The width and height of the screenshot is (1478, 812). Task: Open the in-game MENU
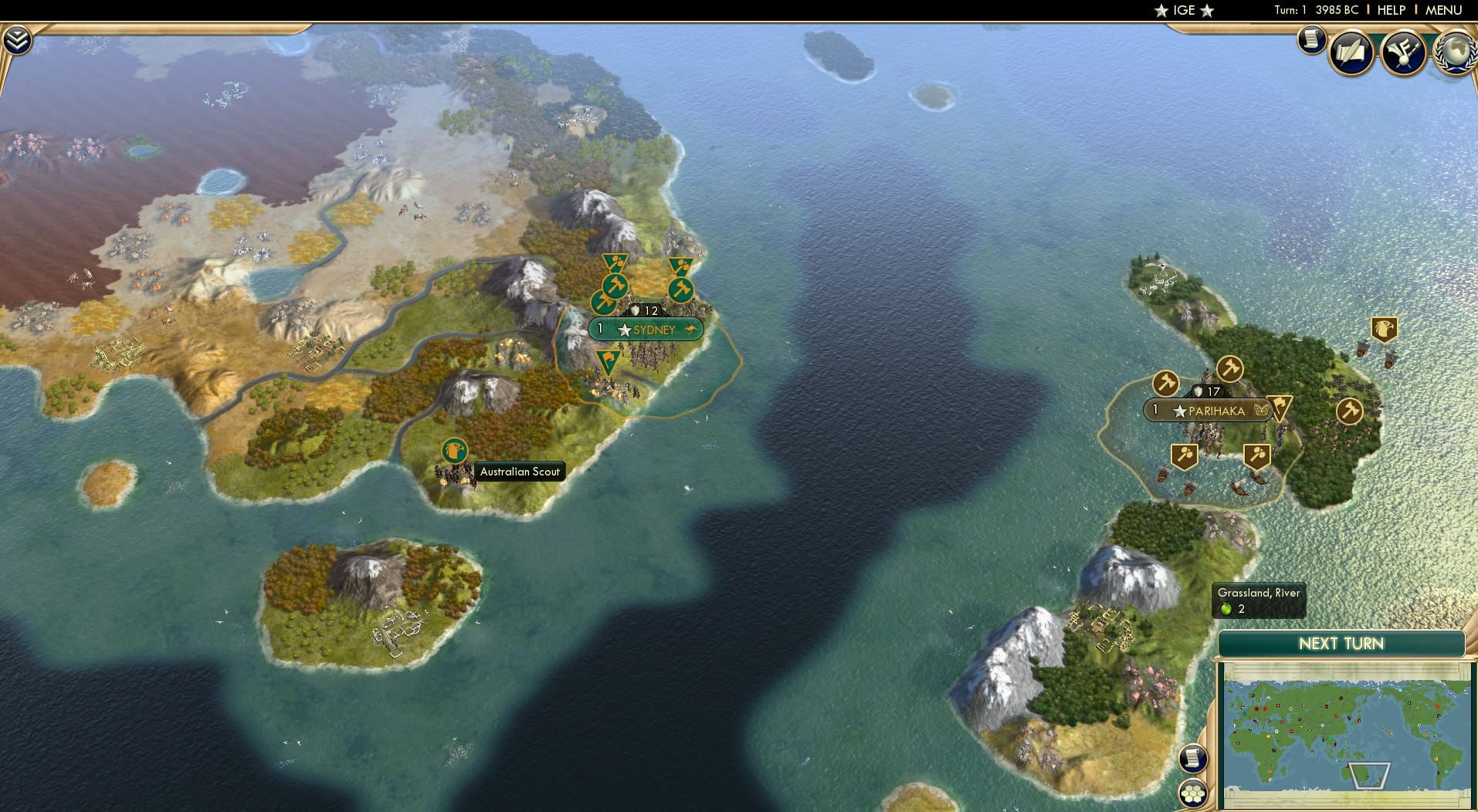(x=1442, y=10)
